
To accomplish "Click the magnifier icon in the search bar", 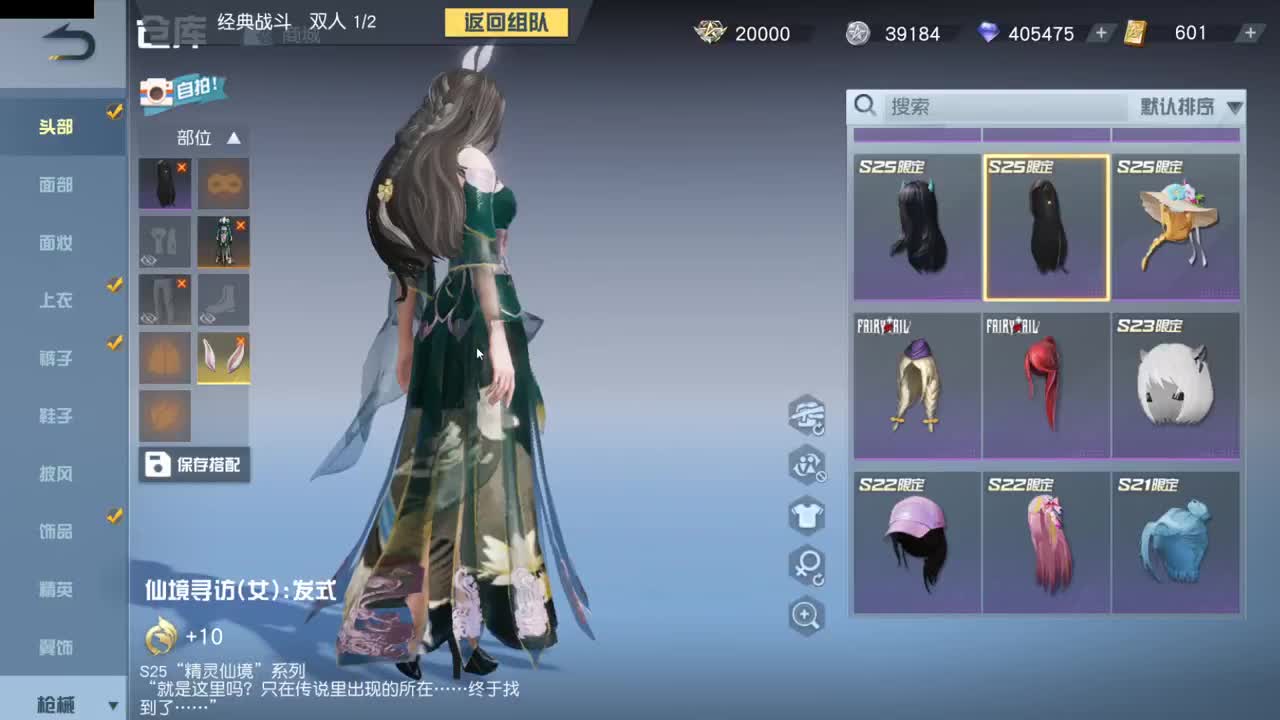I will click(x=866, y=106).
